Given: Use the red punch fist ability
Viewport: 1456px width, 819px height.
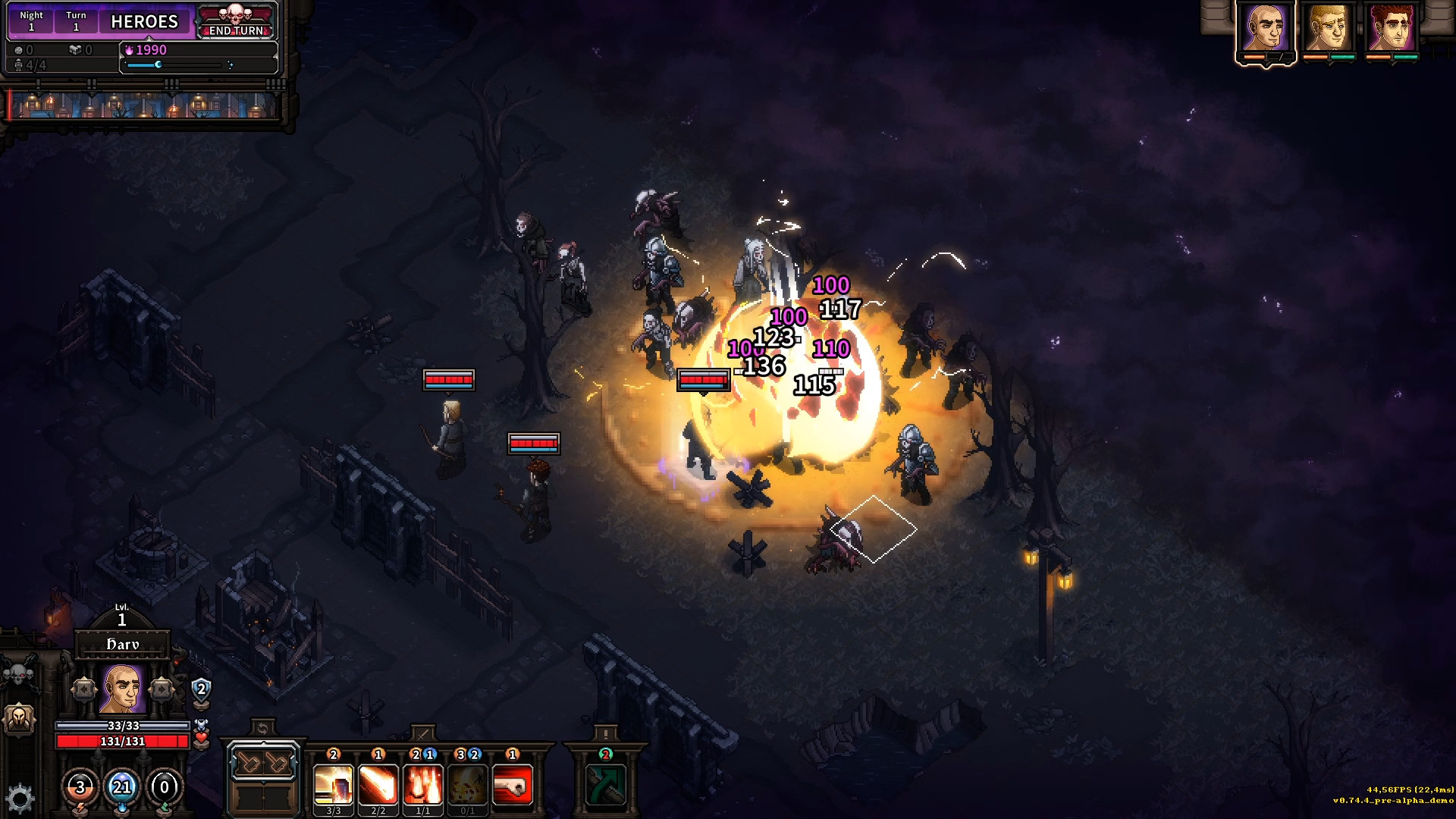Looking at the screenshot, I should point(512,784).
